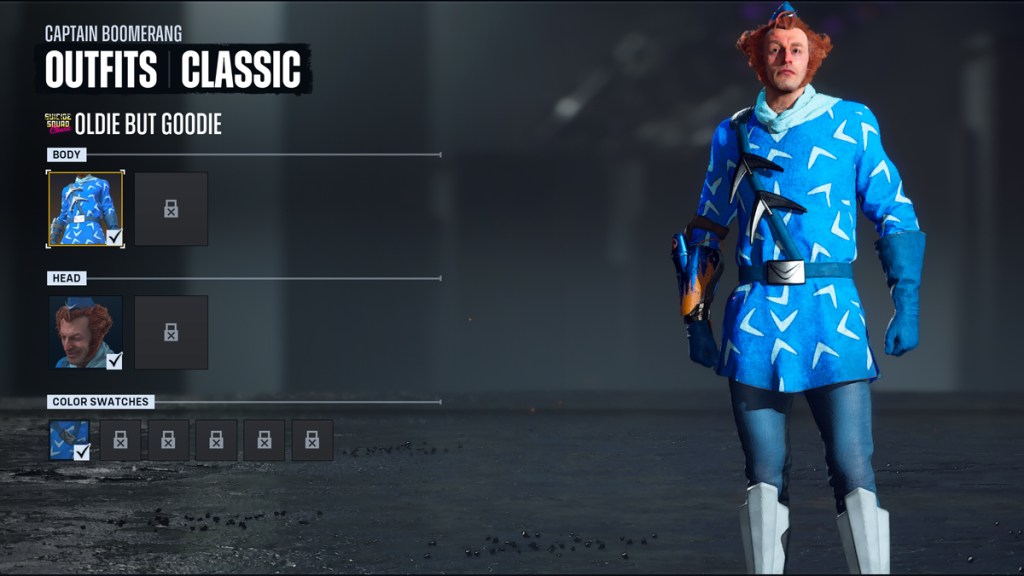This screenshot has height=576, width=1024.
Task: Select the blue boomerang body outfit
Action: coord(85,209)
